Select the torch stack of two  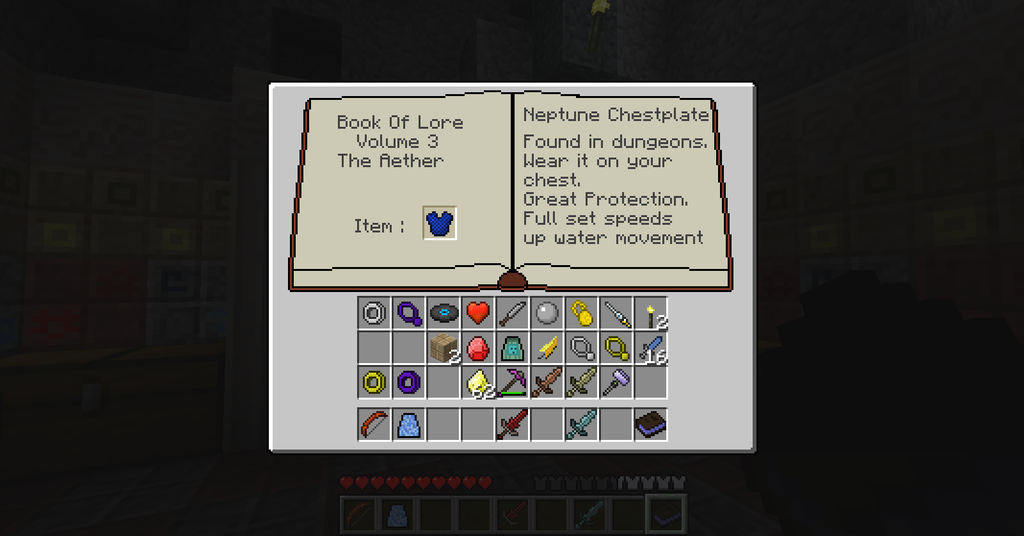651,313
